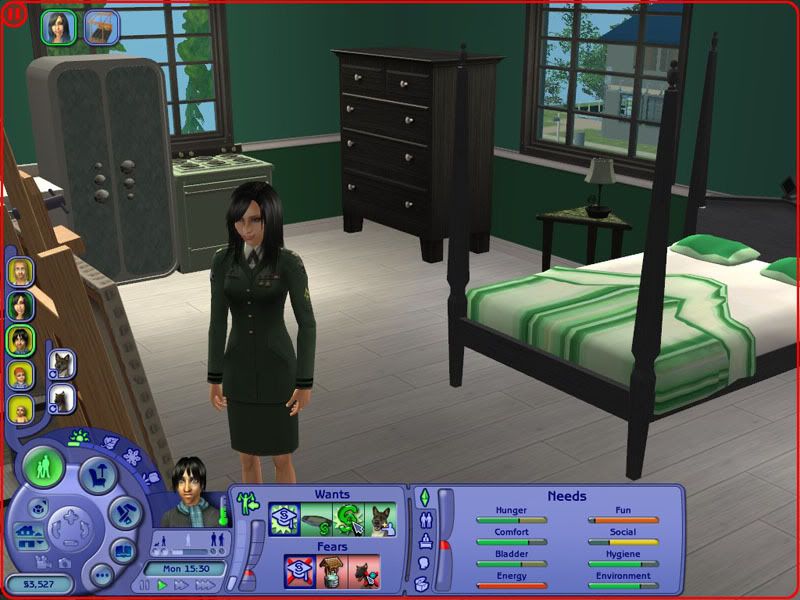Switch to Buy mode armchair button
The width and height of the screenshot is (800, 600).
(98, 474)
